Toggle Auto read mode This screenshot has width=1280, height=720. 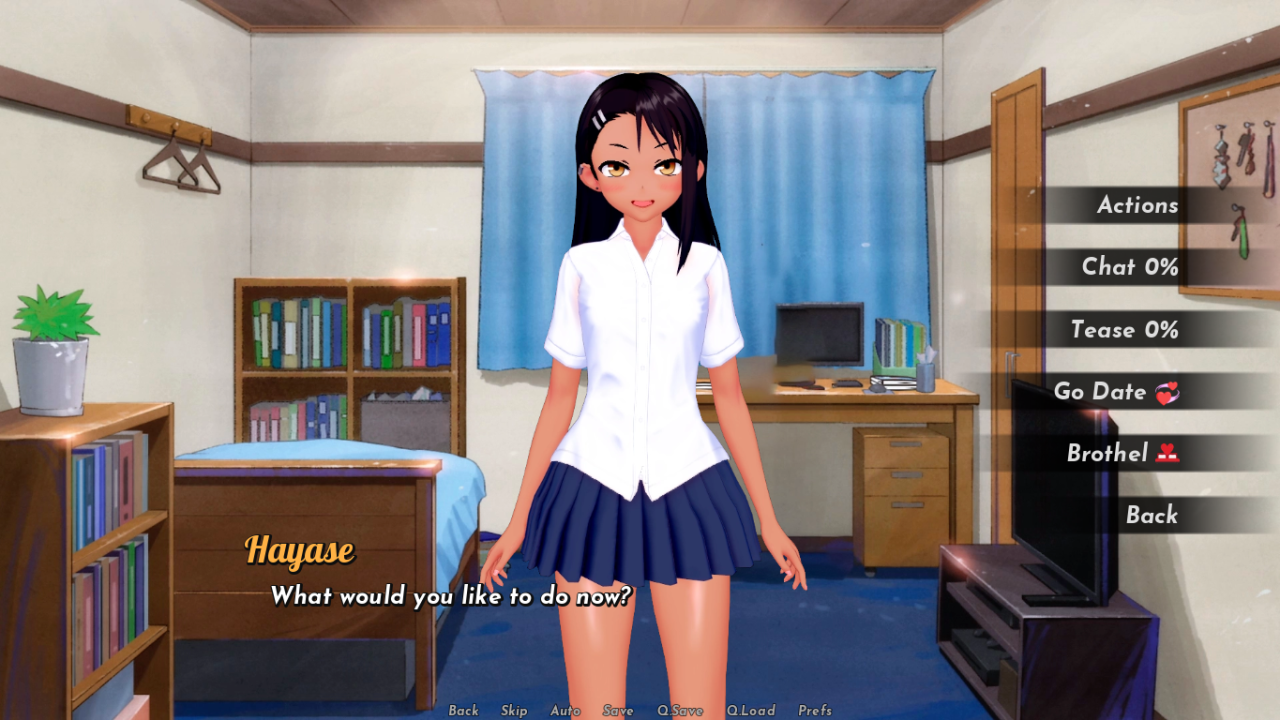(565, 710)
